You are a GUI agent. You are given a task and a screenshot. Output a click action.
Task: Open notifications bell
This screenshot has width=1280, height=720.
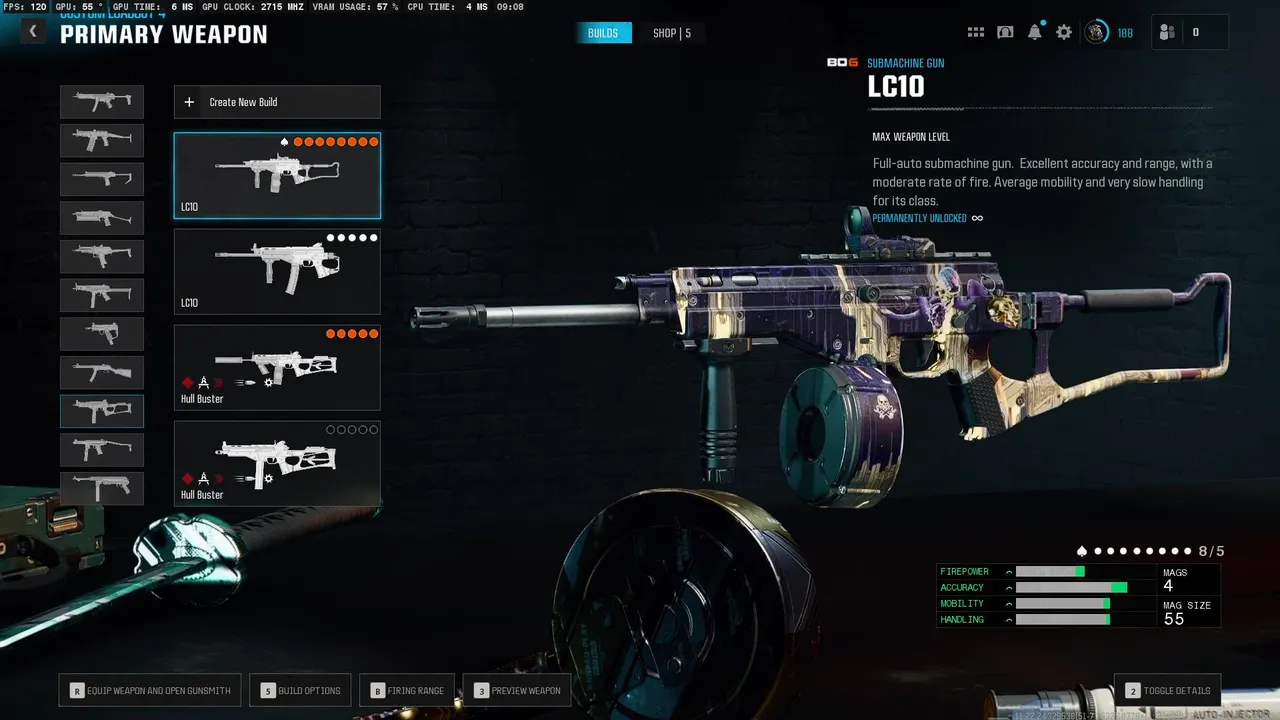coord(1035,32)
